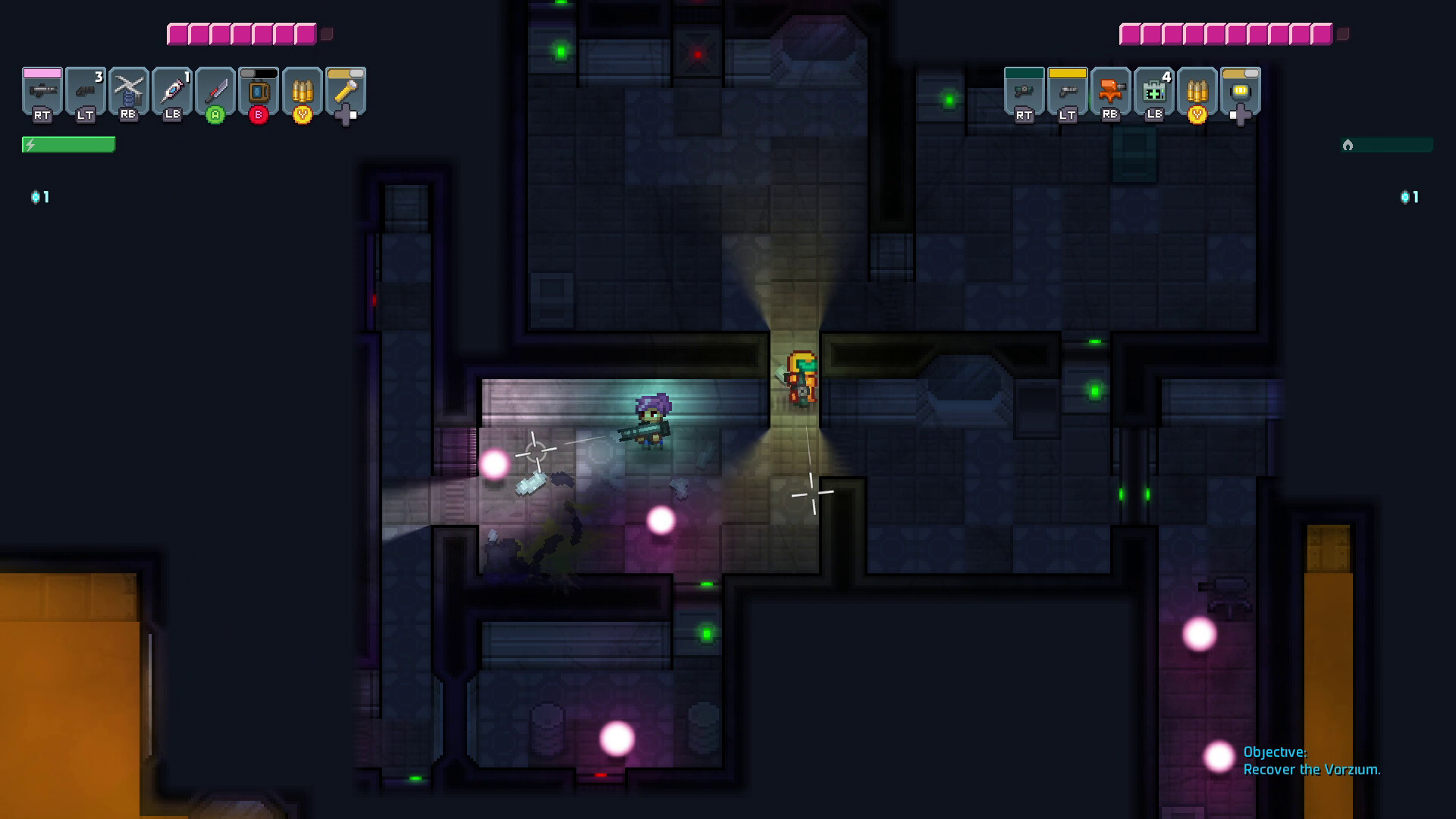Click the lightning bolt on the green energy bar

click(x=29, y=143)
